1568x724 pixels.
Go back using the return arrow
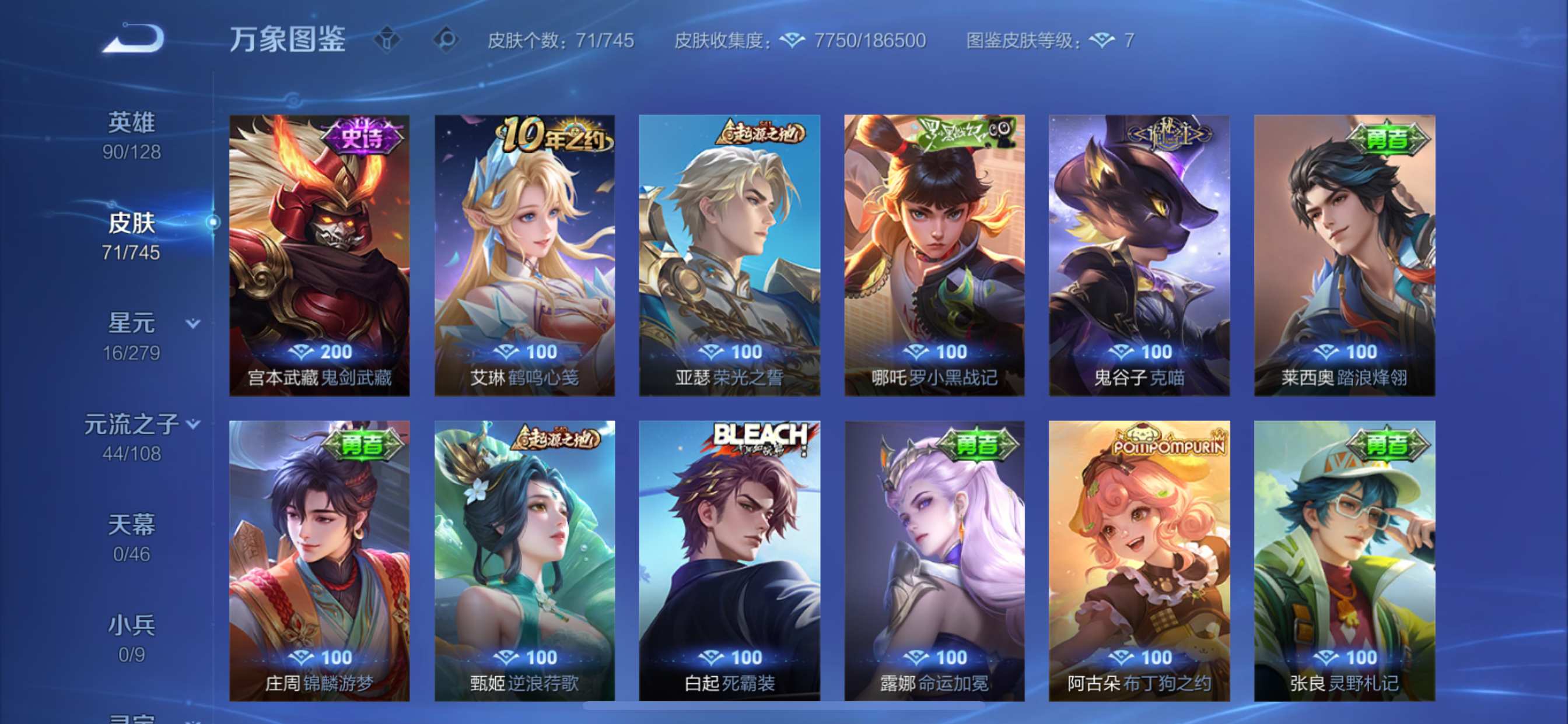pyautogui.click(x=134, y=39)
